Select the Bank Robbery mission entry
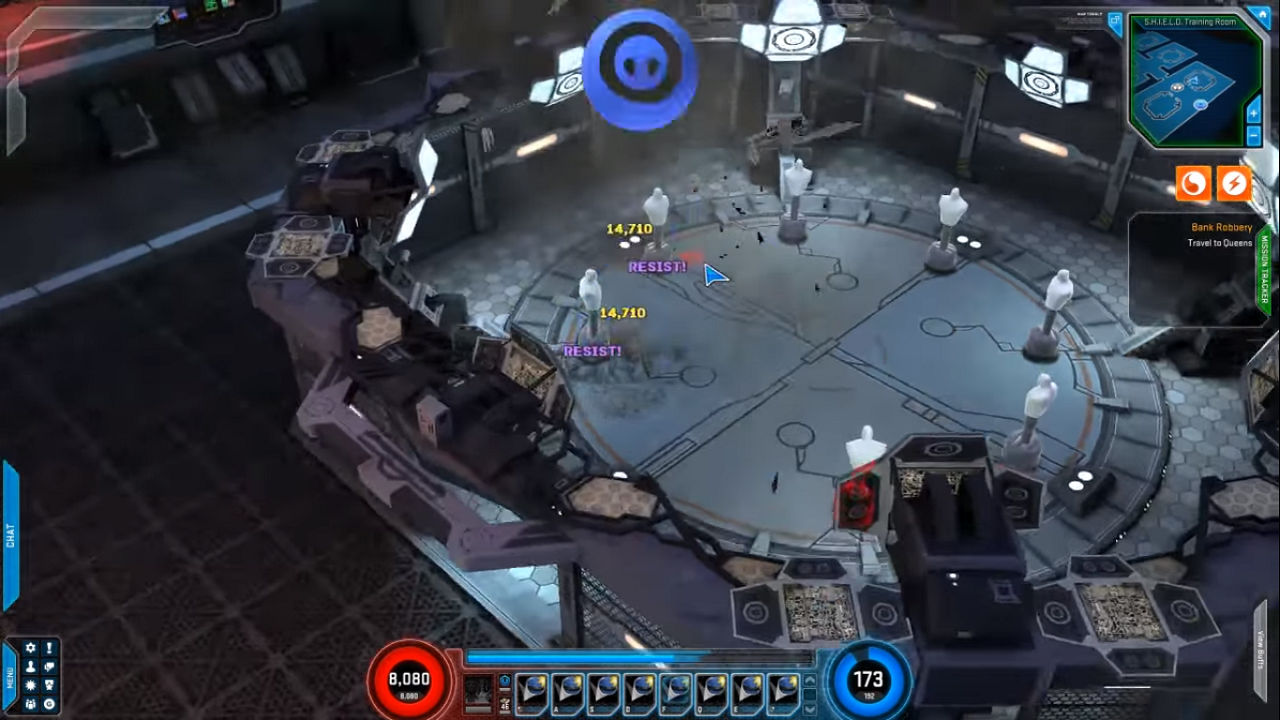This screenshot has height=720, width=1280. coord(1221,228)
